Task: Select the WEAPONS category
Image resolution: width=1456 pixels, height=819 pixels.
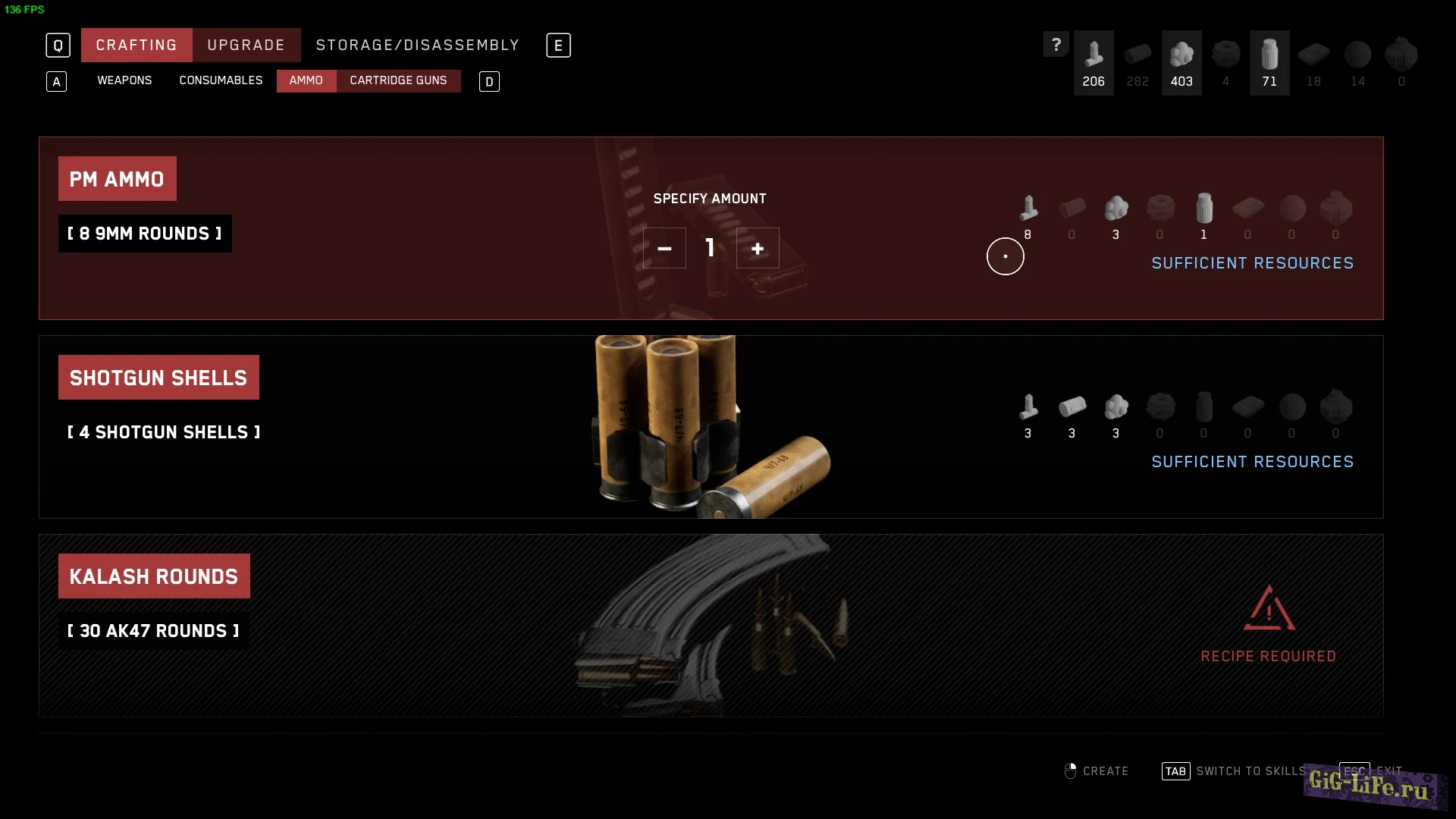Action: pyautogui.click(x=124, y=80)
